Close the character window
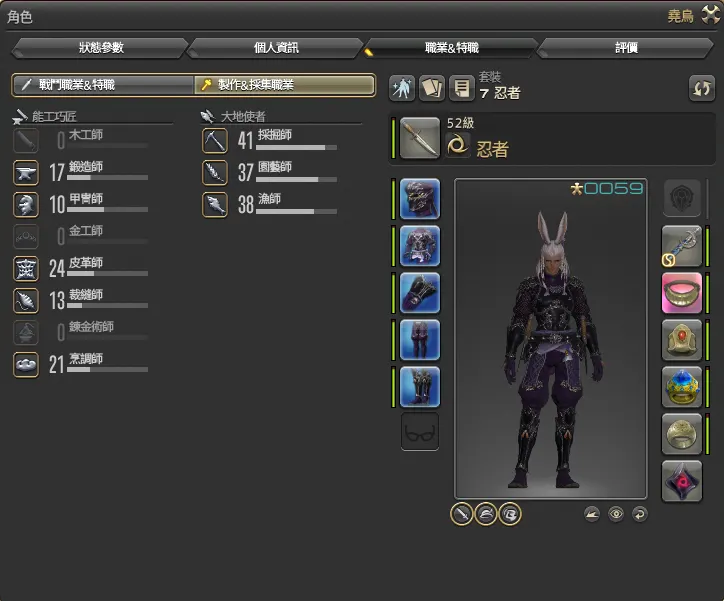Image resolution: width=724 pixels, height=601 pixels. tap(712, 15)
